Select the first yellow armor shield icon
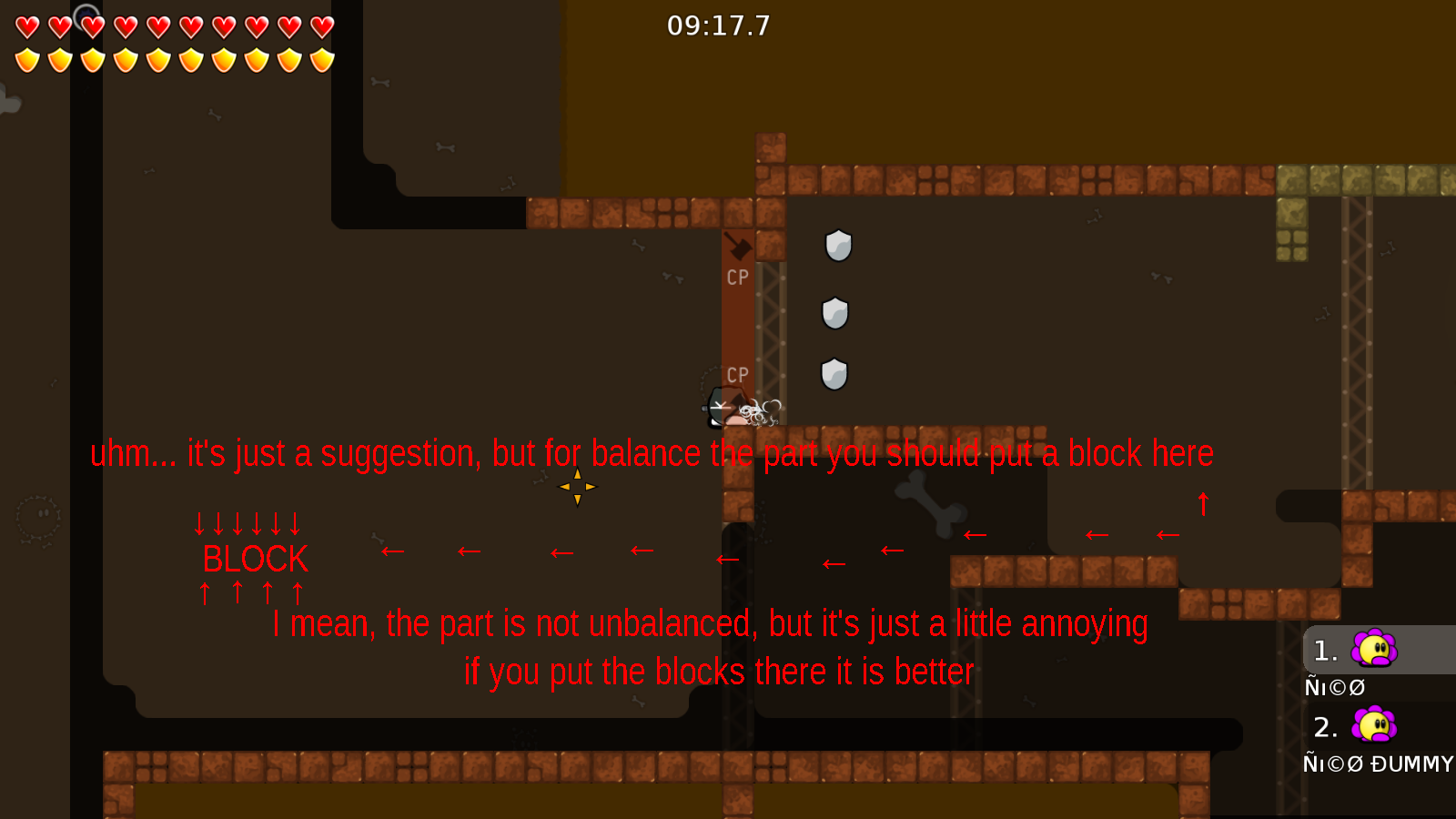 coord(26,58)
